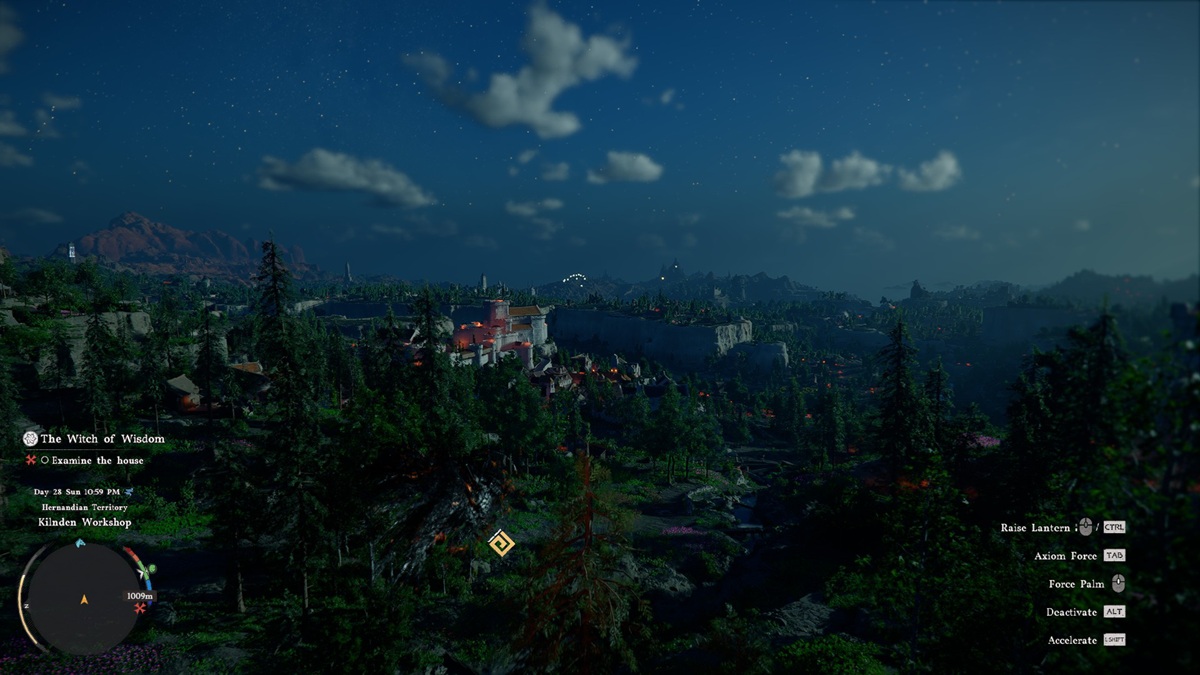This screenshot has height=675, width=1200.
Task: Open The Witch of Wisdom quest tracker
Action: [102, 439]
